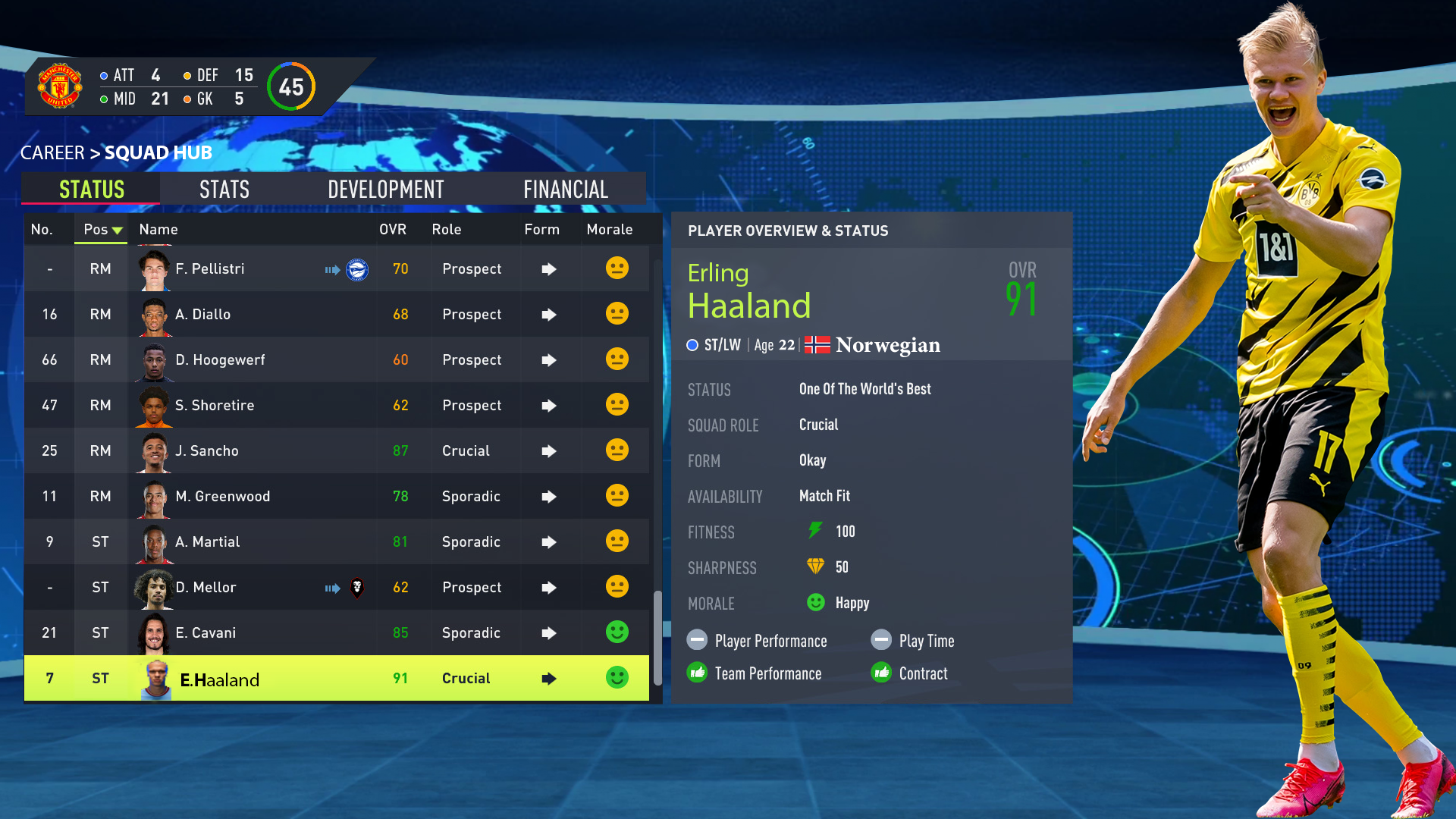
Task: Click E. Cavani's happy morale smiley
Action: (617, 632)
